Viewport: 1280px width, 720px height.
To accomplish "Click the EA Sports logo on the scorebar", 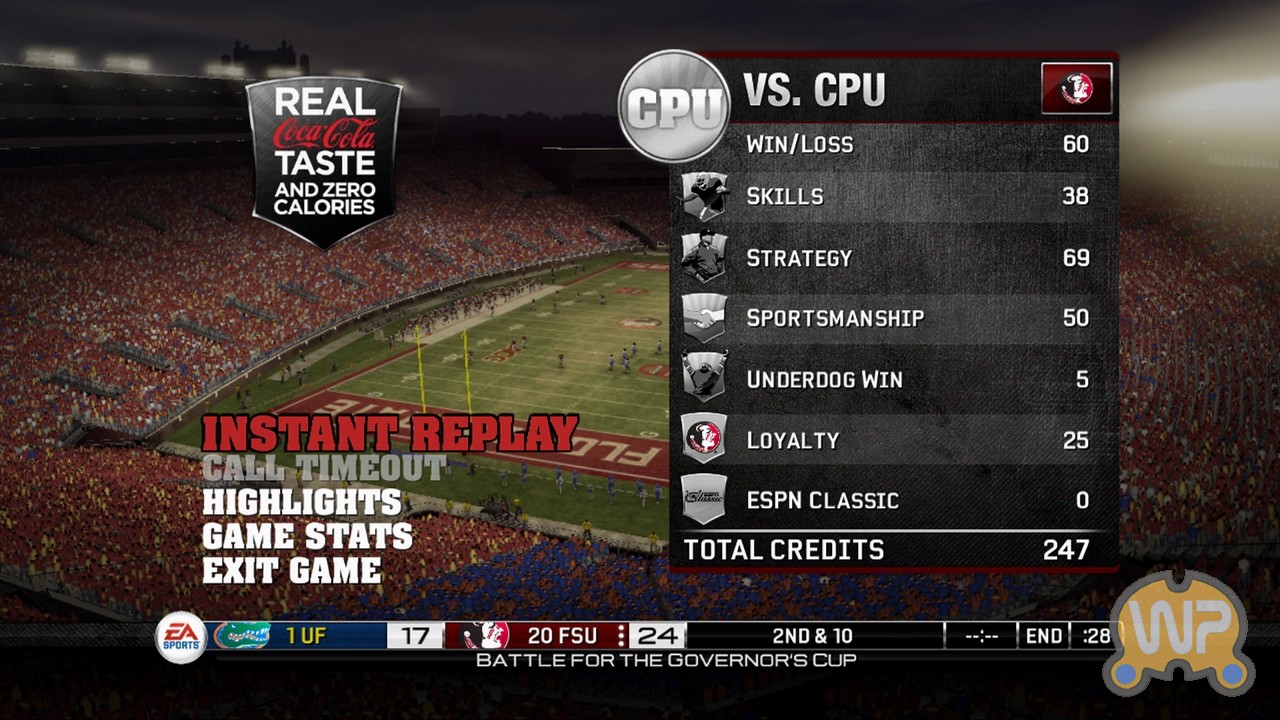I will (181, 637).
